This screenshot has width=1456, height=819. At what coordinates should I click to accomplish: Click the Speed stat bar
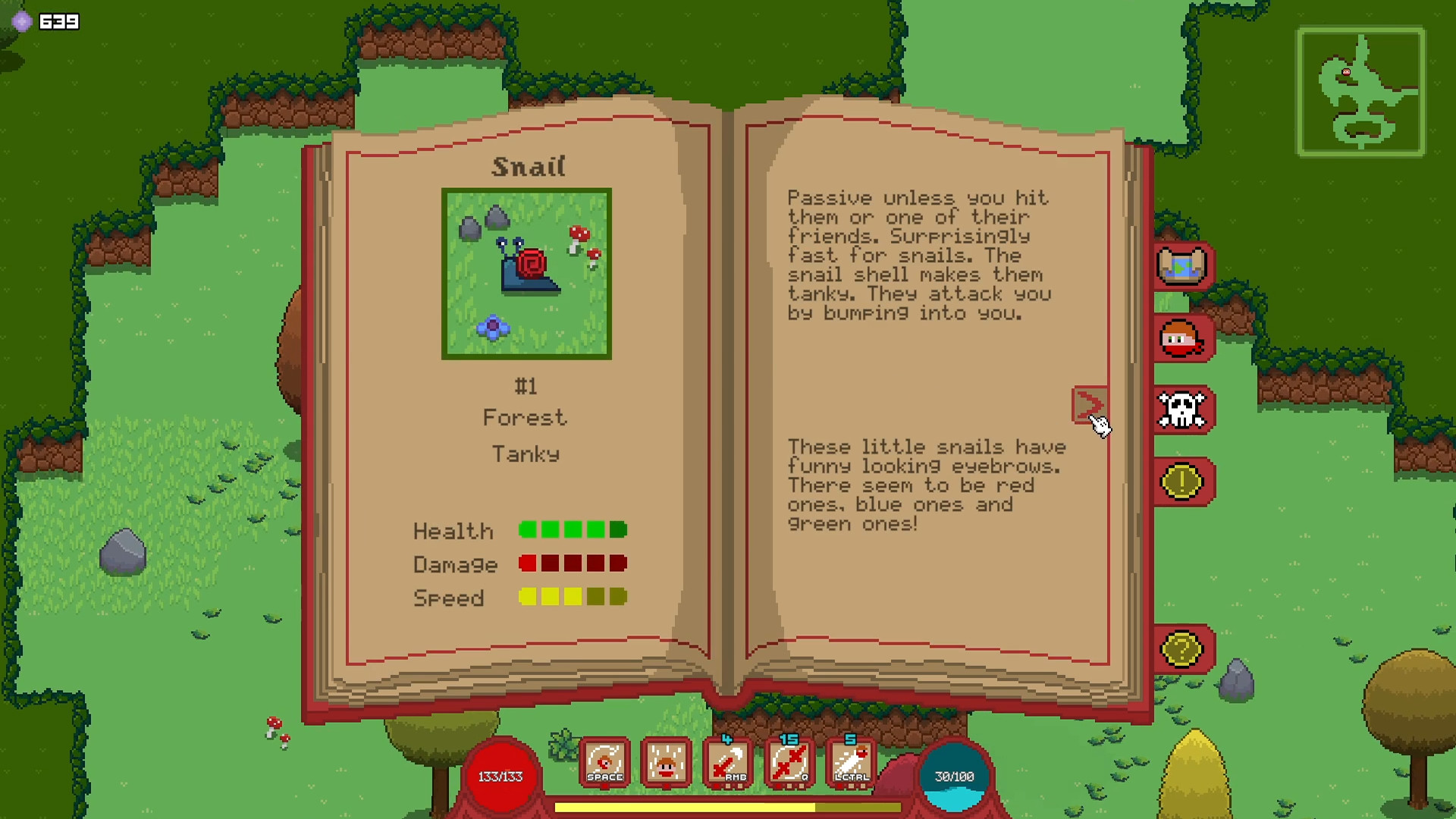[573, 598]
